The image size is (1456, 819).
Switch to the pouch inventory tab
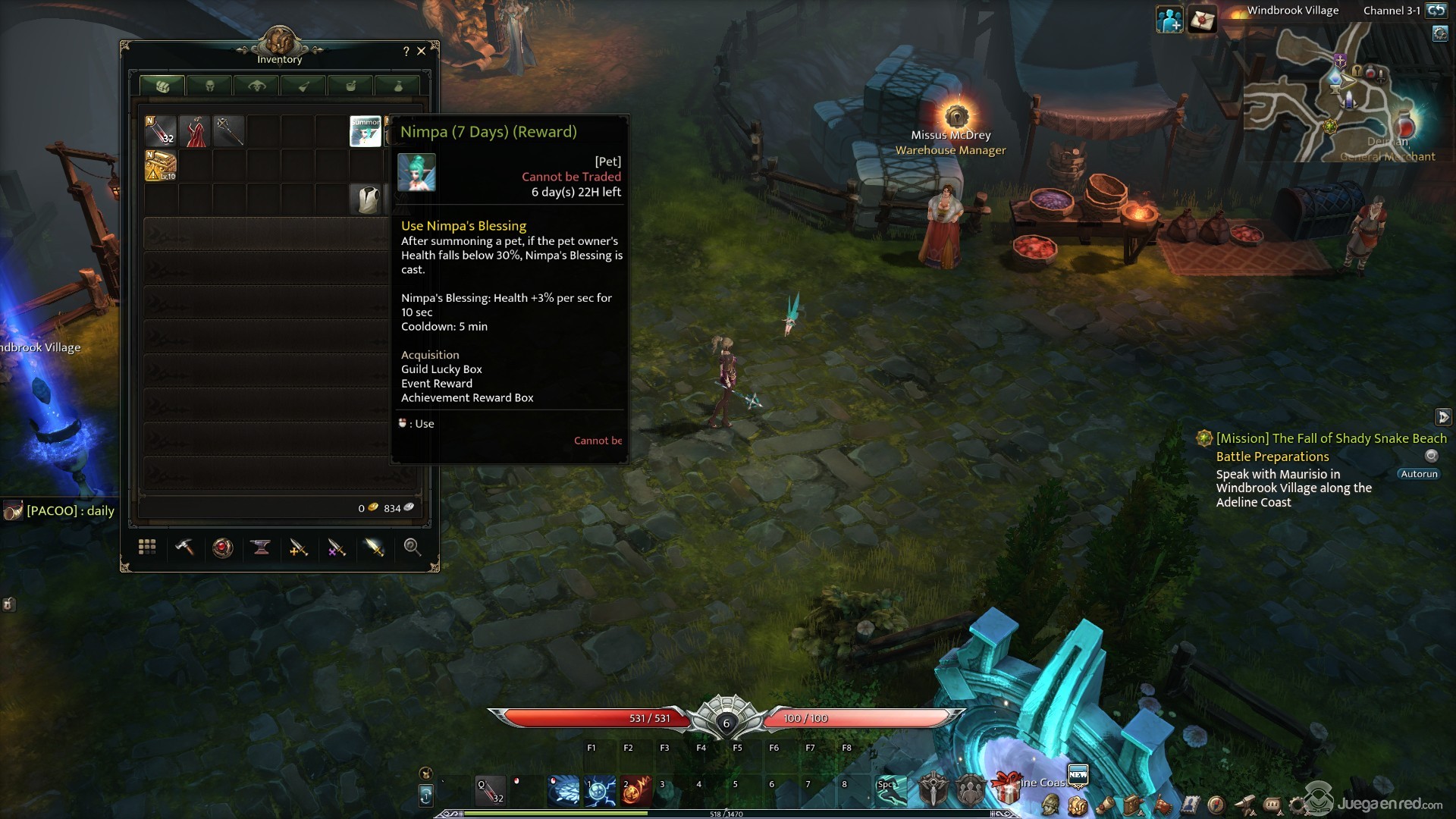pyautogui.click(x=397, y=86)
